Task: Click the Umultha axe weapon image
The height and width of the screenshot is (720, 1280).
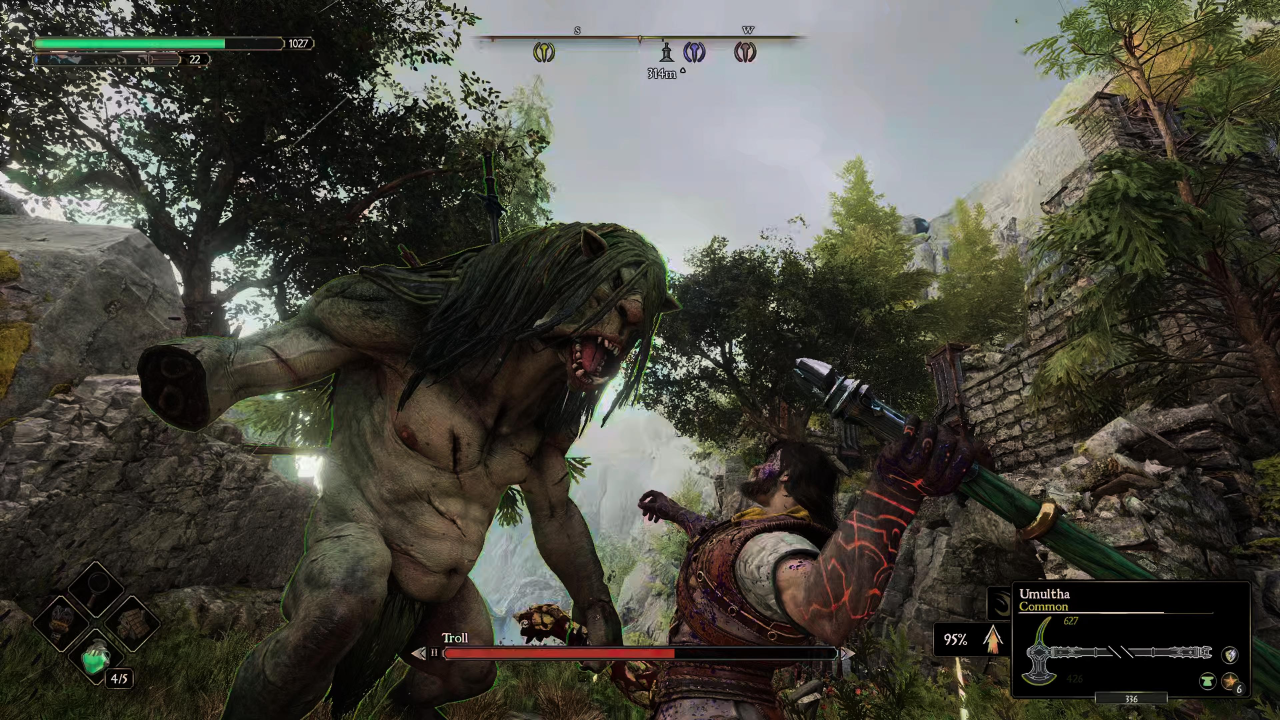Action: click(x=1120, y=653)
